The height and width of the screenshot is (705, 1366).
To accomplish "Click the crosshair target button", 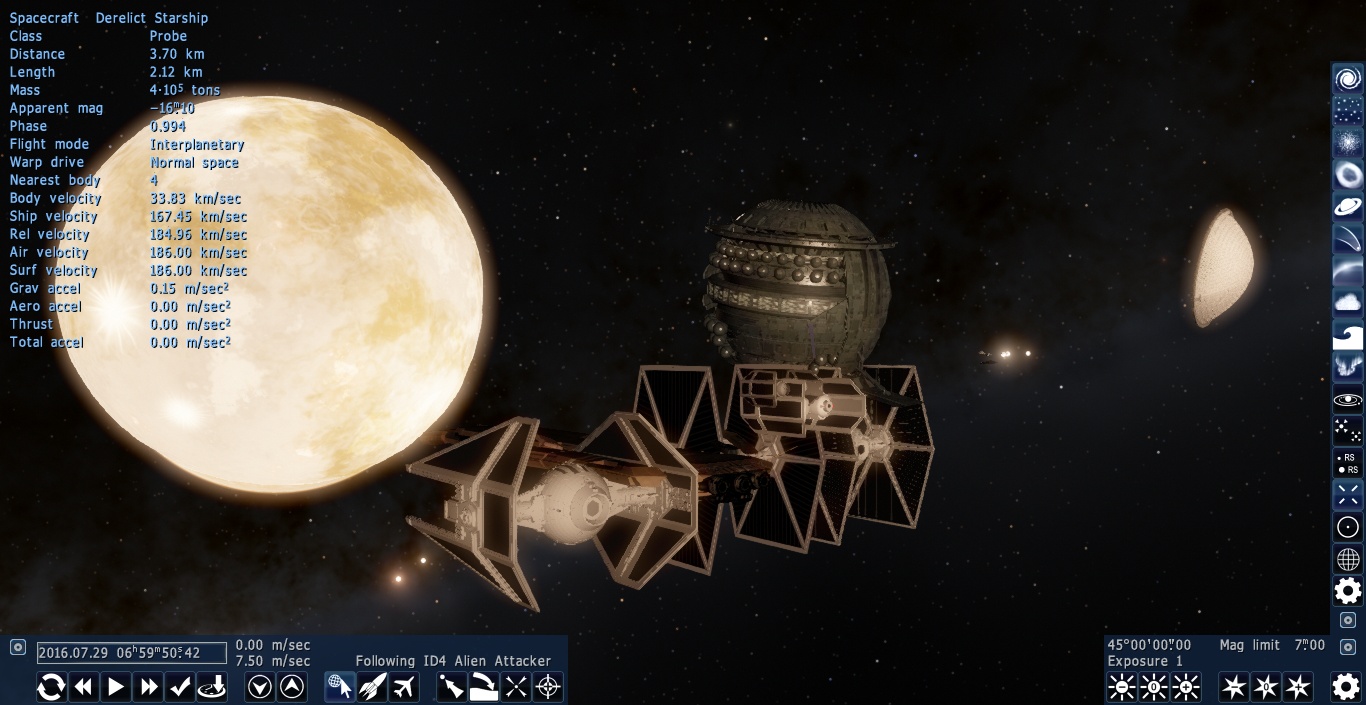I will pos(548,687).
